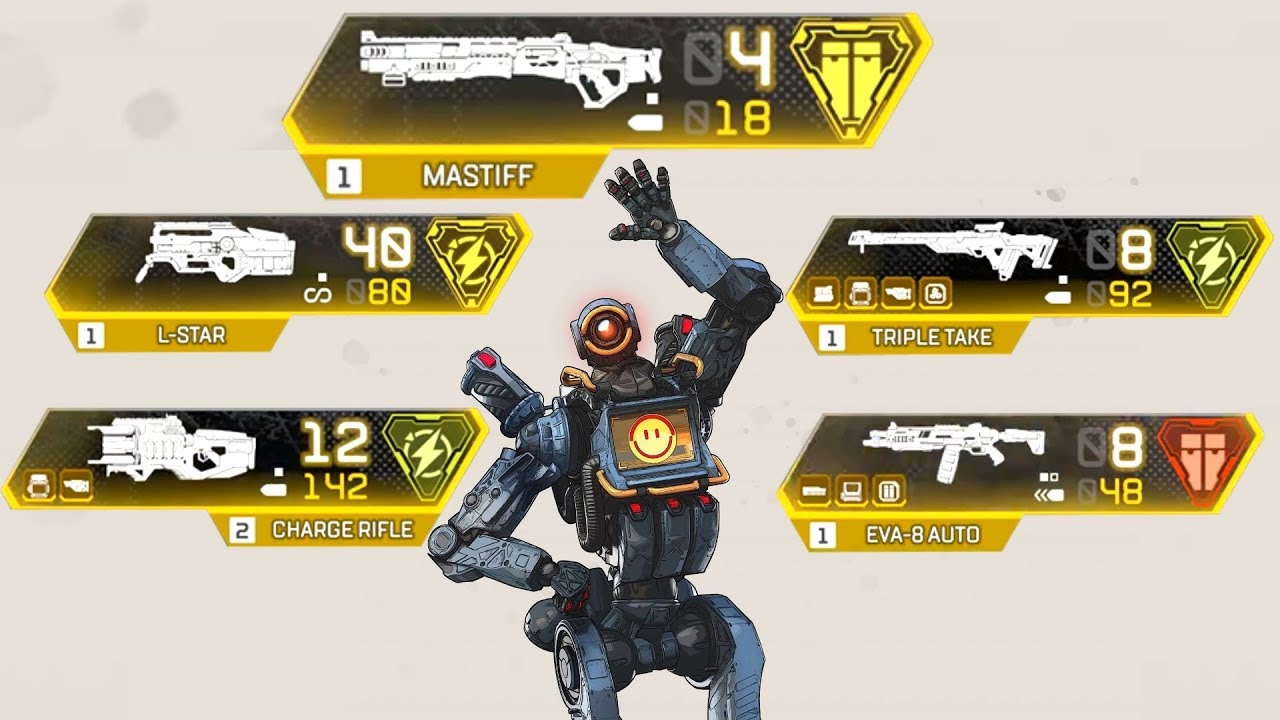Click the Mastiff's yellow ammo type badge
Viewport: 1280px width, 720px height.
coord(852,80)
